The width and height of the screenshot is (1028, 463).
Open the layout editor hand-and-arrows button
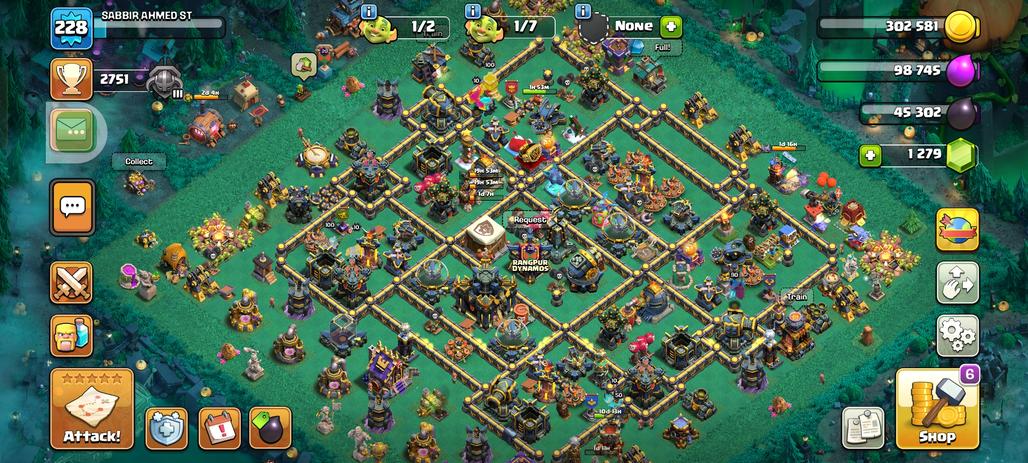coord(957,283)
